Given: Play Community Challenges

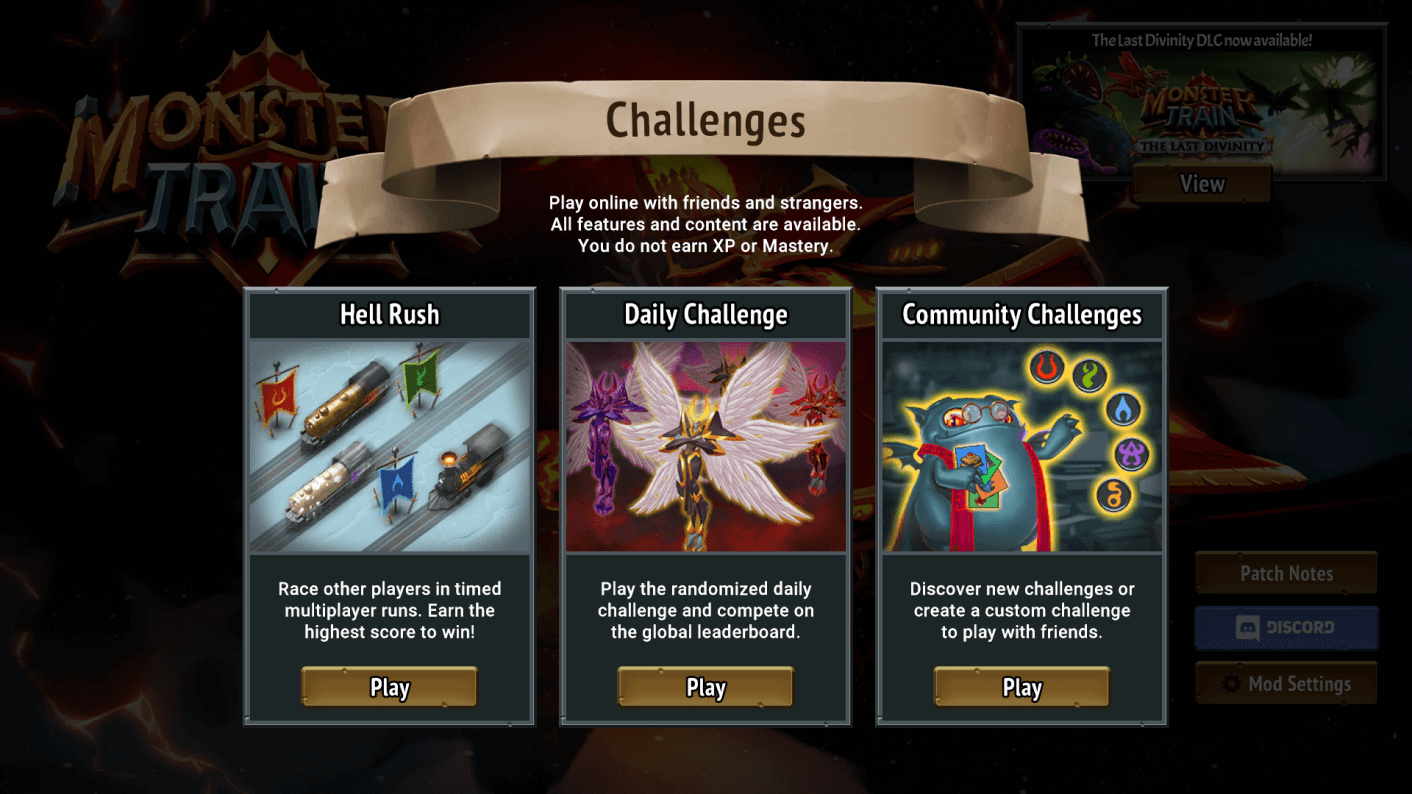Looking at the screenshot, I should point(1021,687).
